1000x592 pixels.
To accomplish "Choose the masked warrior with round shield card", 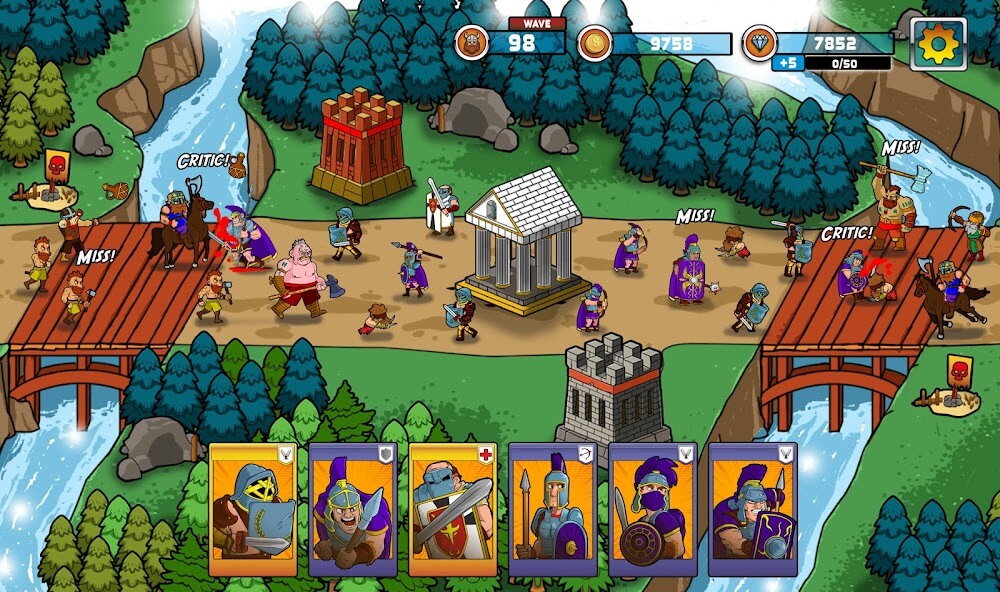I will (x=652, y=510).
